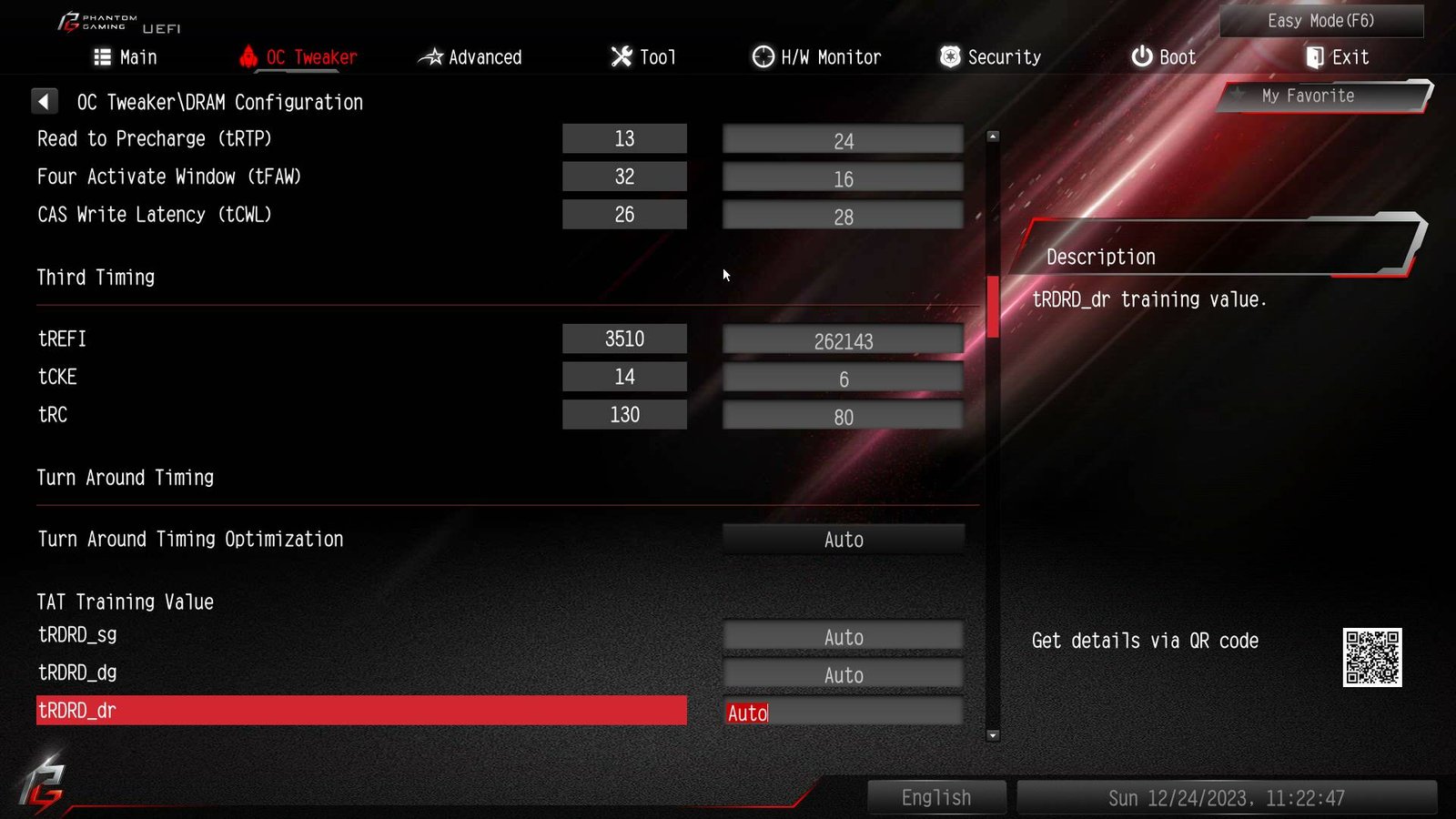Edit the tCKE value field

[843, 379]
